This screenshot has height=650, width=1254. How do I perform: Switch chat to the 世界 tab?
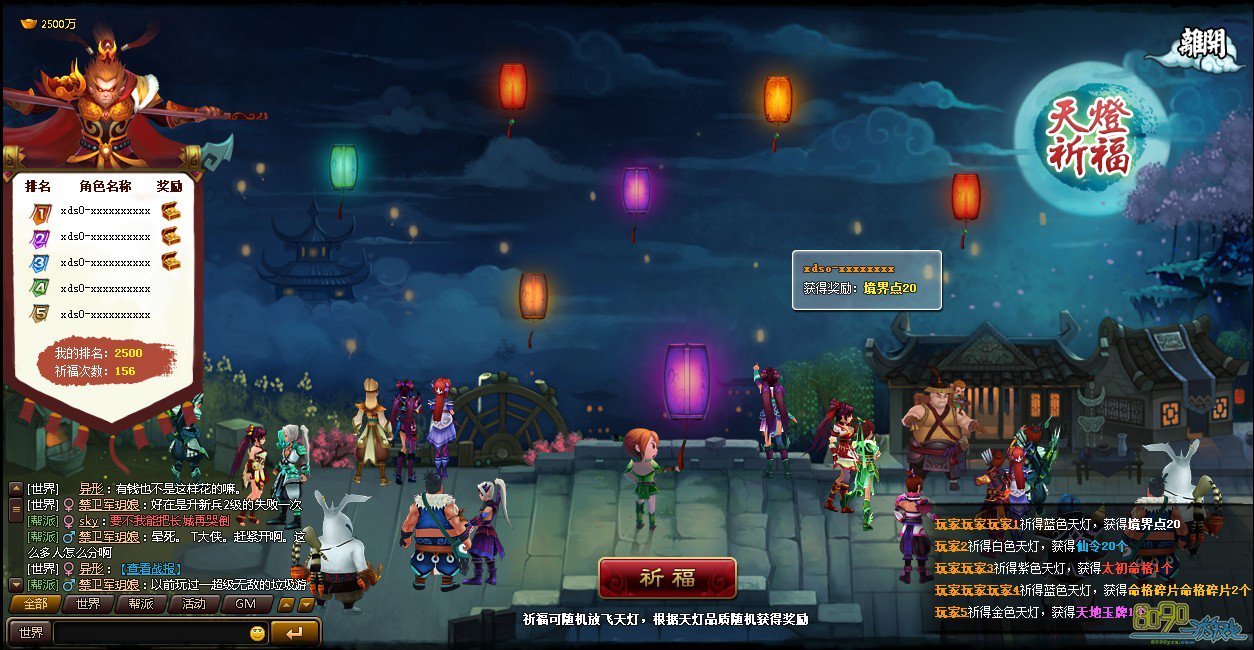(x=88, y=604)
